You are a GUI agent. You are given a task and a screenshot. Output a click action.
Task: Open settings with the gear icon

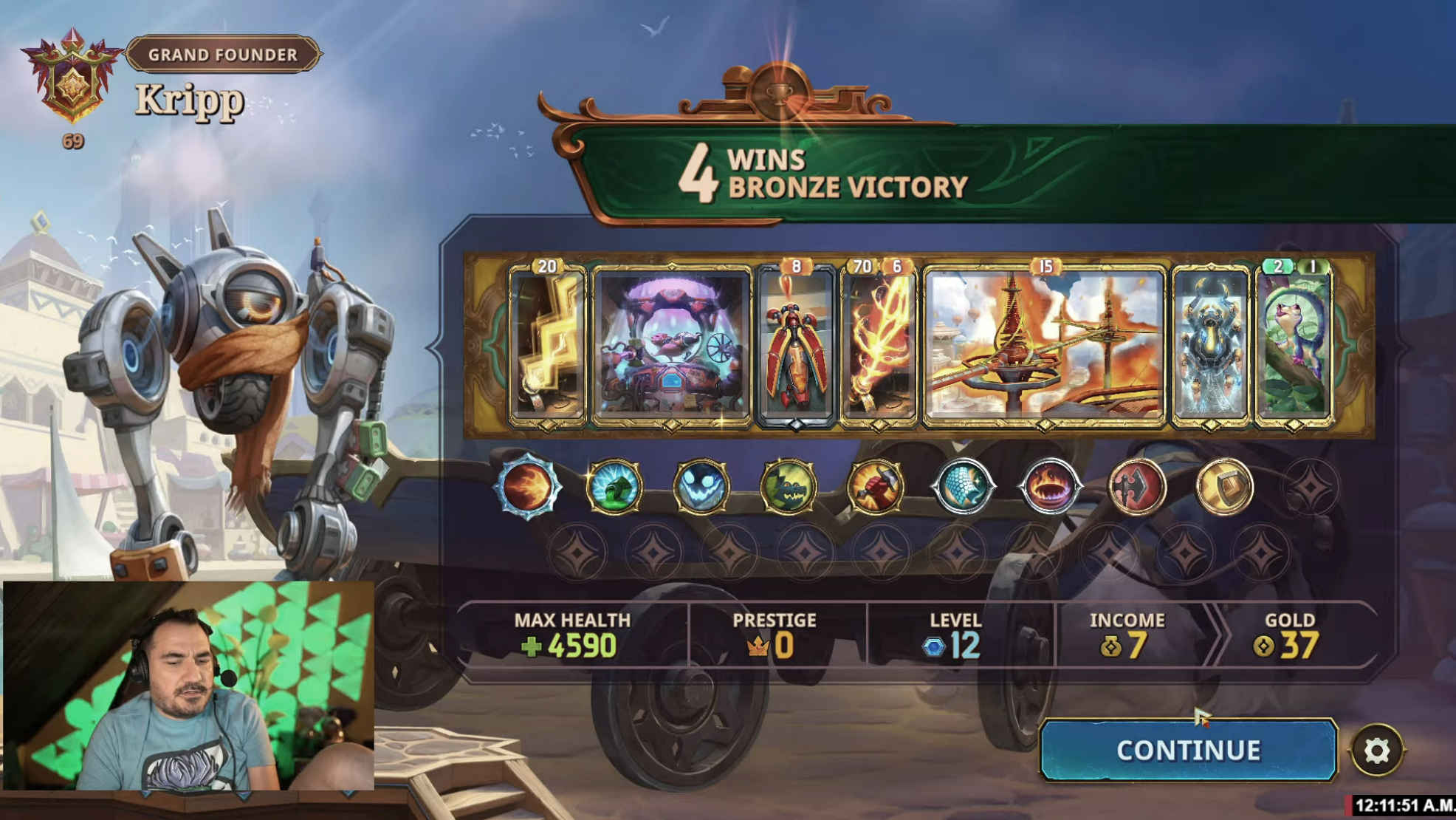1376,751
